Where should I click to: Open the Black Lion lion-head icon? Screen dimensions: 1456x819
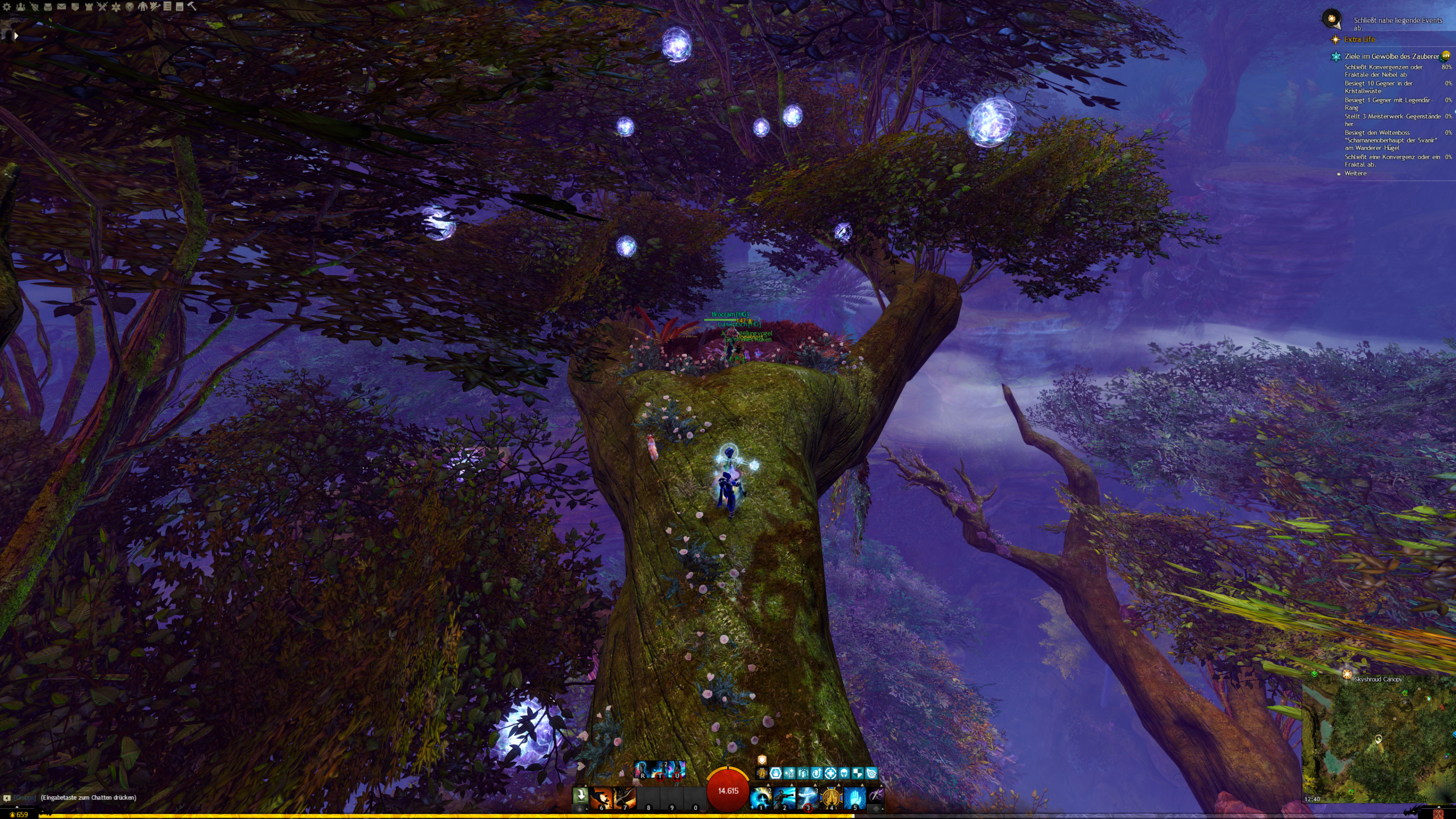pyautogui.click(x=130, y=7)
